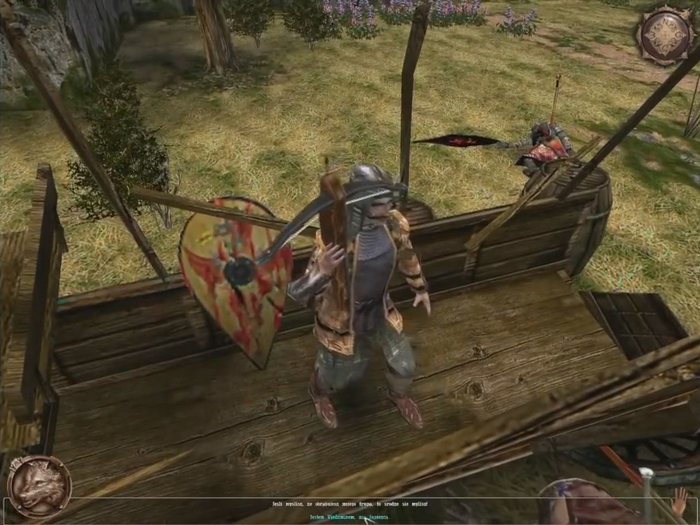Click the wolf head medallion
The image size is (700, 525).
38,486
